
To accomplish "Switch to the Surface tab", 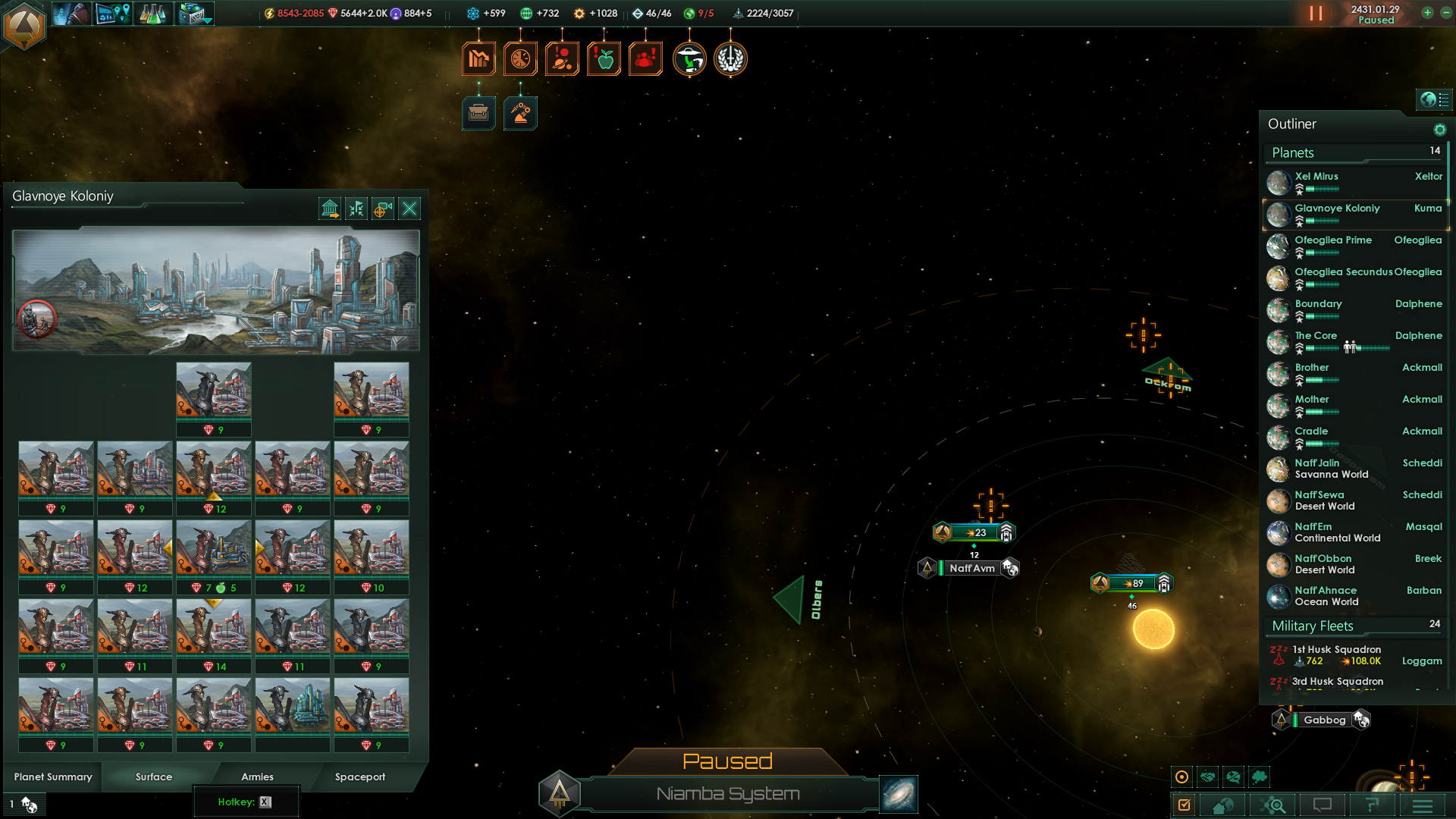I will coord(154,777).
